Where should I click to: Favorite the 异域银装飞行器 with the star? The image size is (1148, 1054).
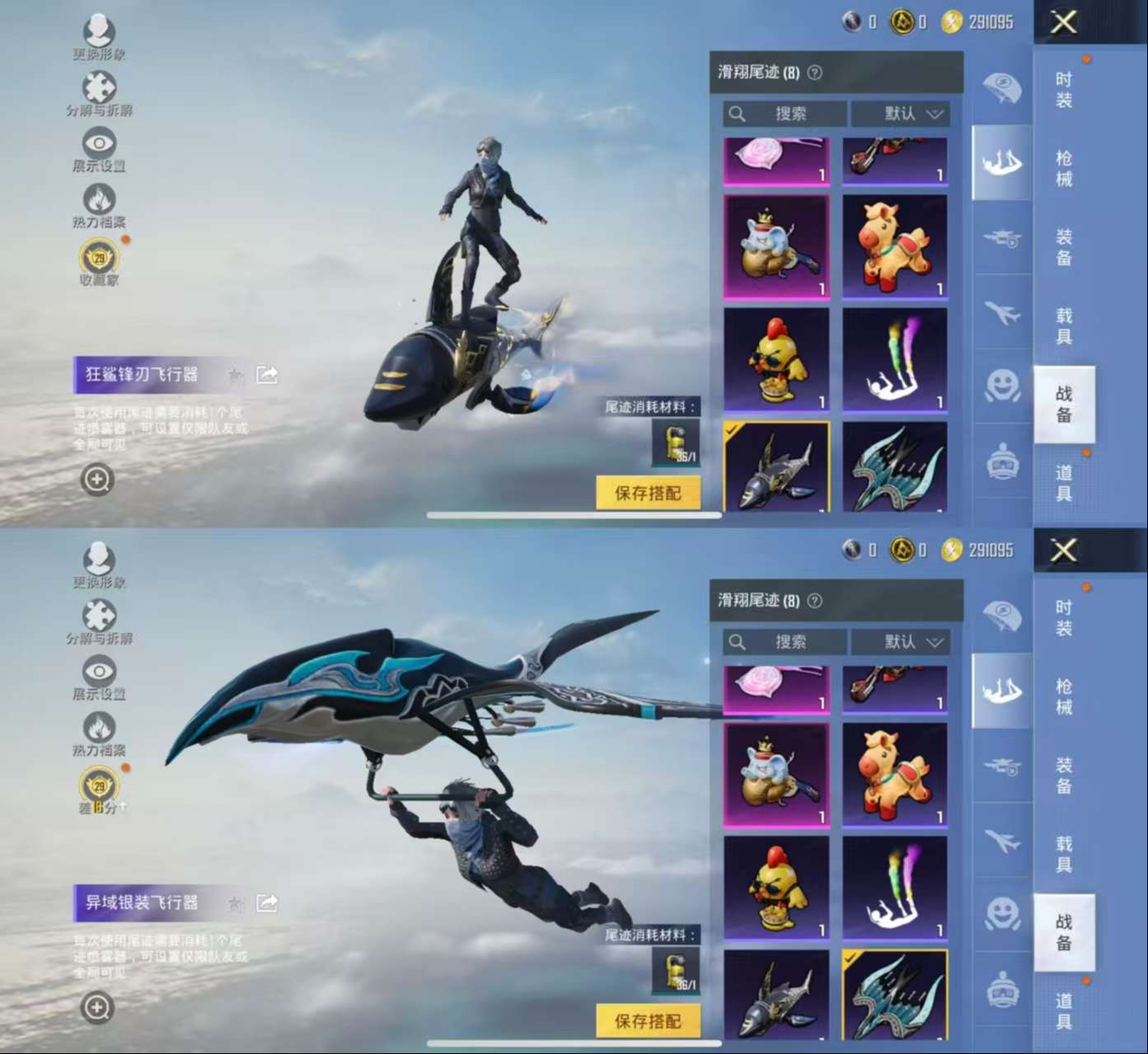point(236,904)
